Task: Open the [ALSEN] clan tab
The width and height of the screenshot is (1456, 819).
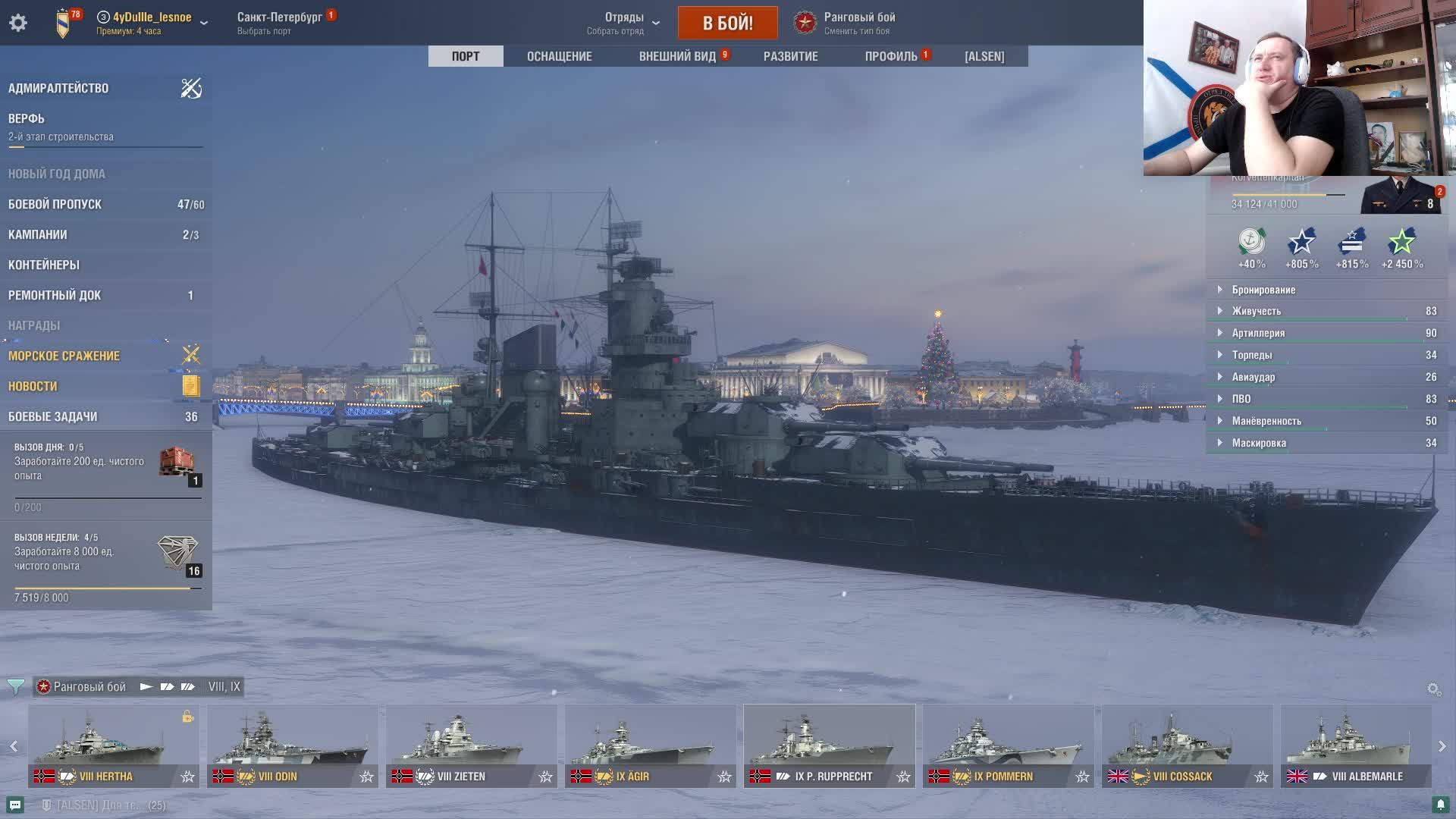Action: tap(984, 56)
